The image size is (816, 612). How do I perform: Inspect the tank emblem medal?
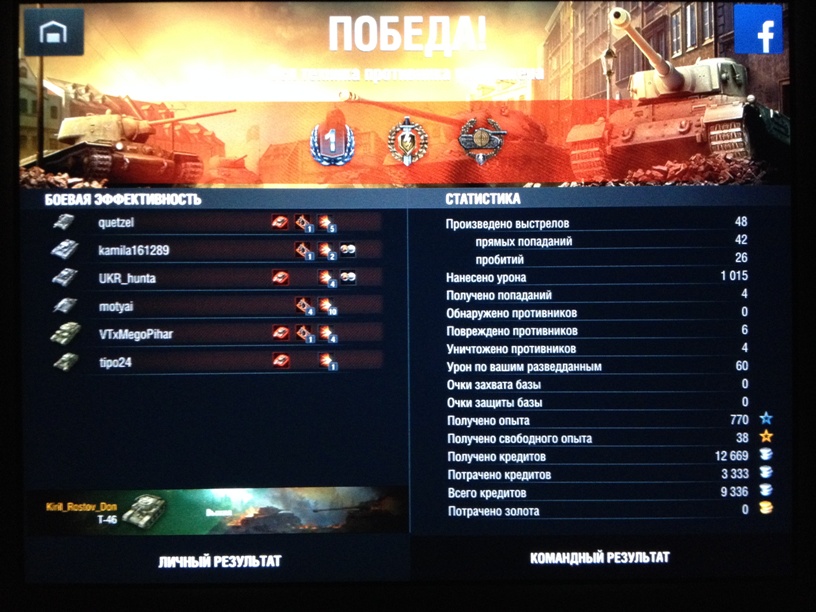(x=479, y=138)
